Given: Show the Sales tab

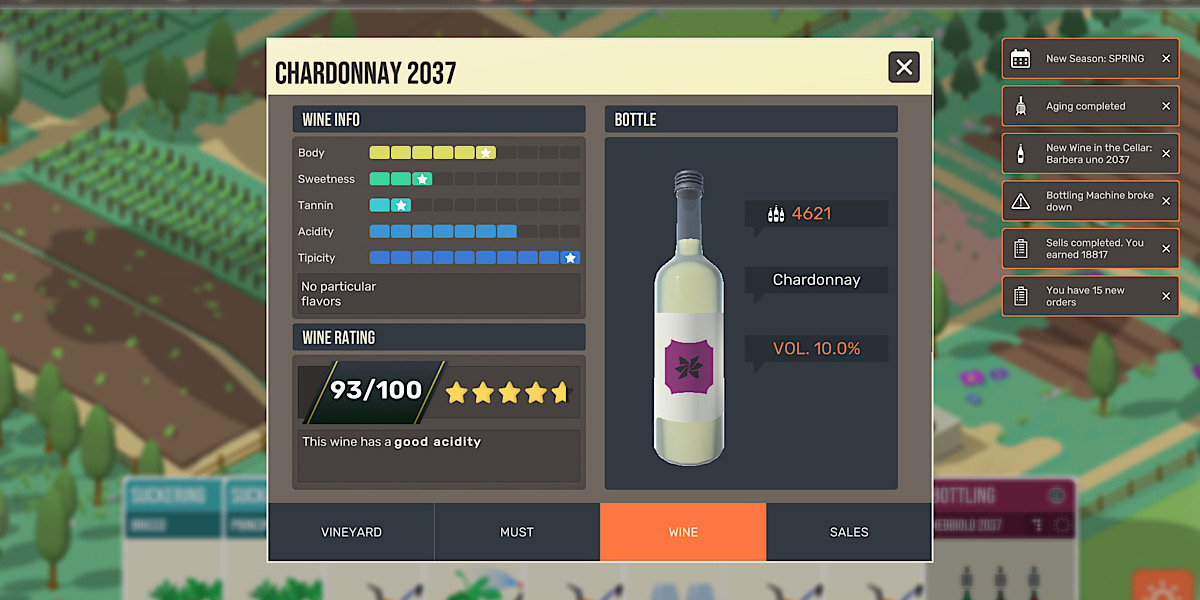Looking at the screenshot, I should coord(849,532).
